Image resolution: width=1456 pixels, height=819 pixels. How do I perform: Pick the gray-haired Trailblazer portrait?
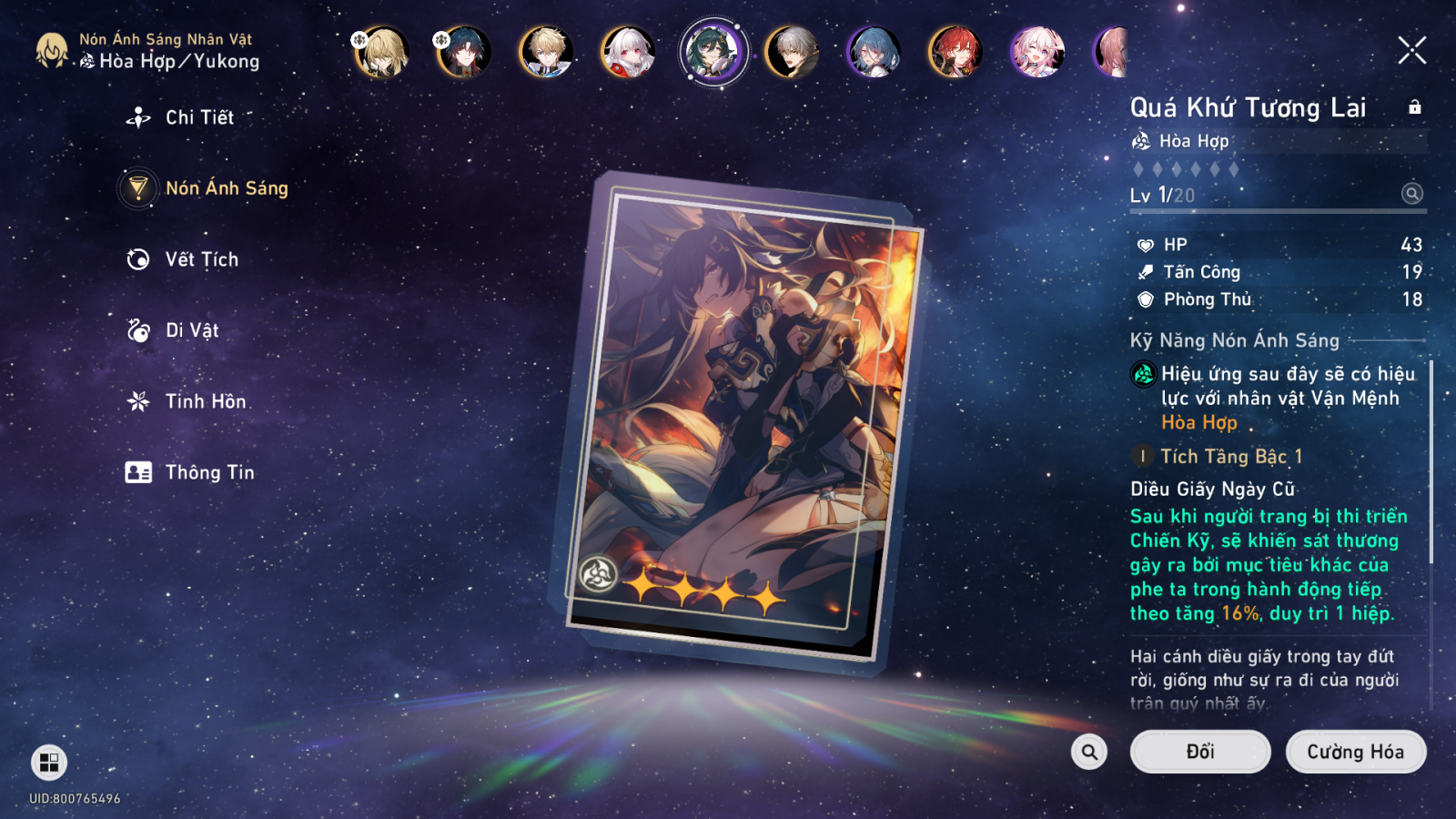[792, 52]
